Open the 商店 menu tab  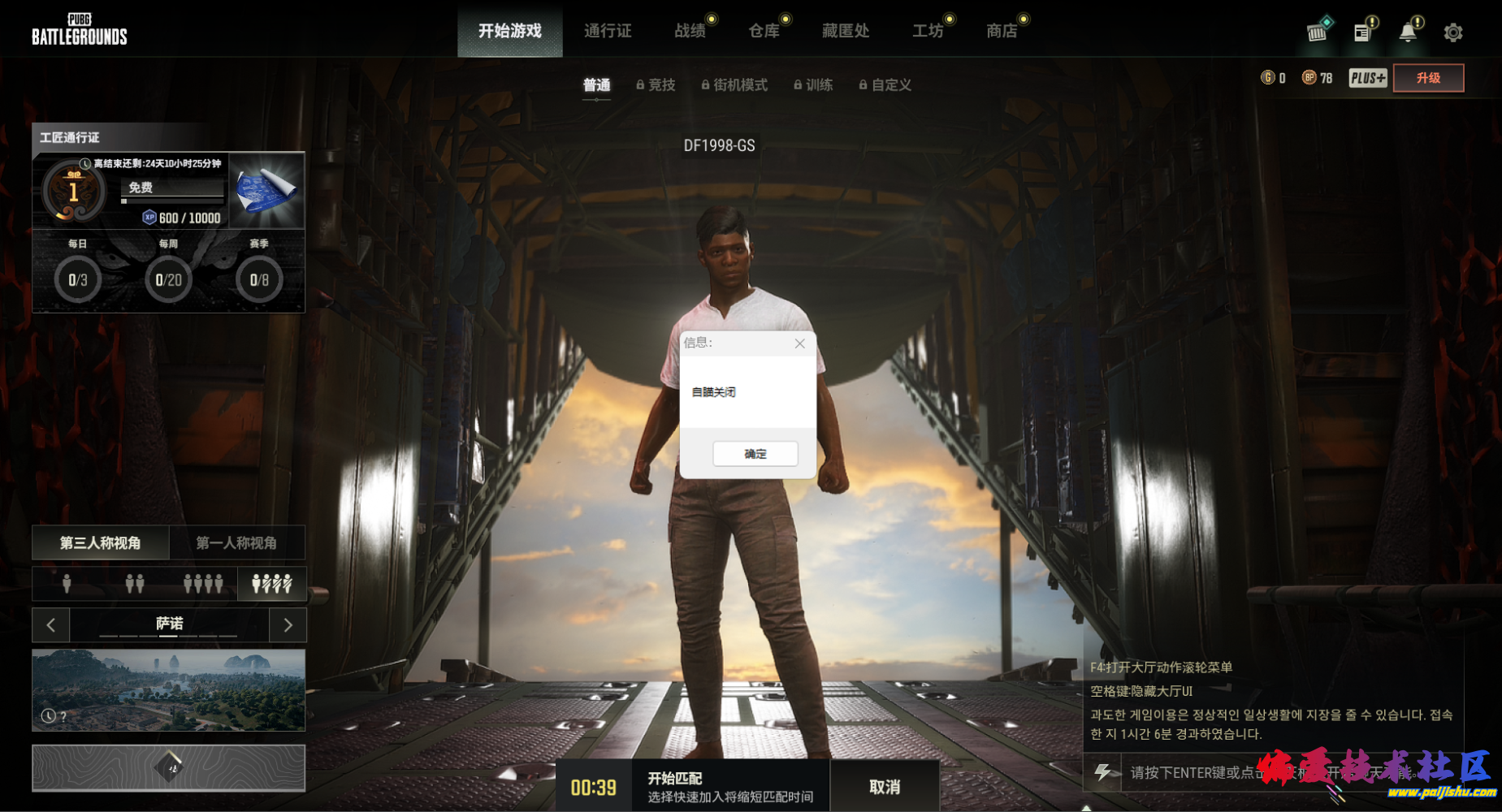[1003, 31]
